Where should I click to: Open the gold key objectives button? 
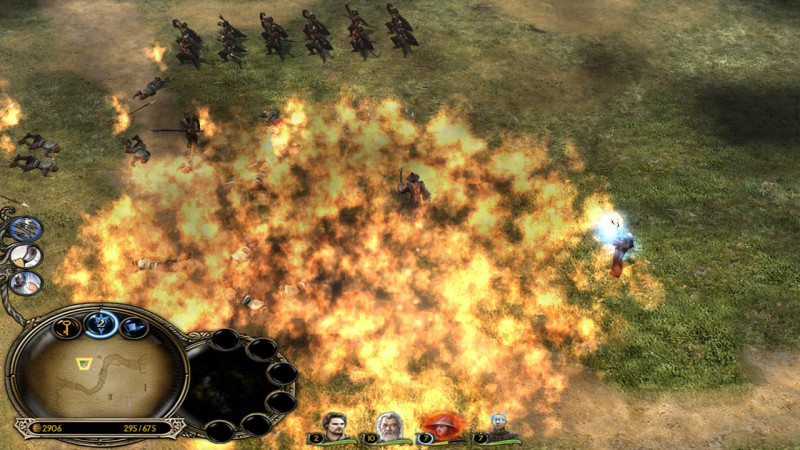[67, 328]
